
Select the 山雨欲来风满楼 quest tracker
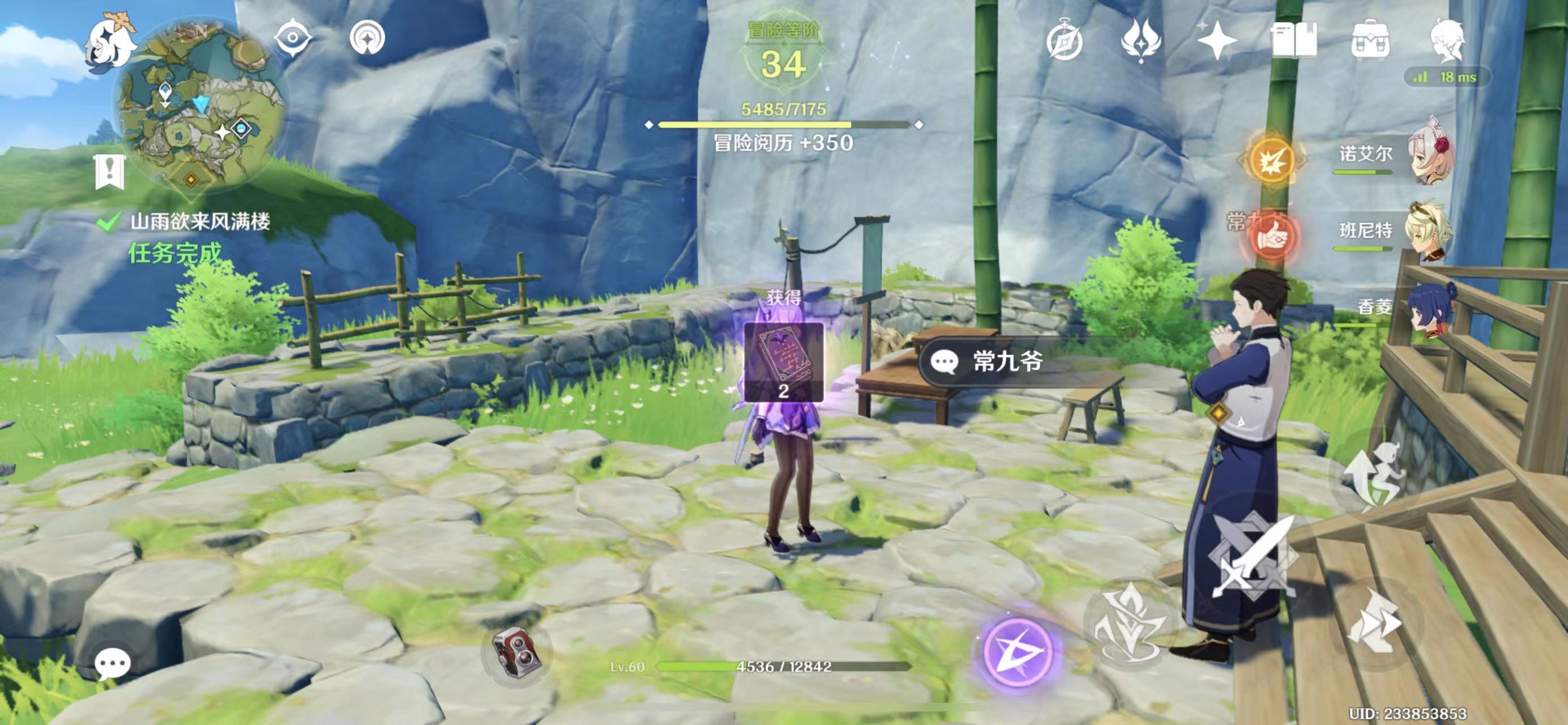click(x=200, y=222)
